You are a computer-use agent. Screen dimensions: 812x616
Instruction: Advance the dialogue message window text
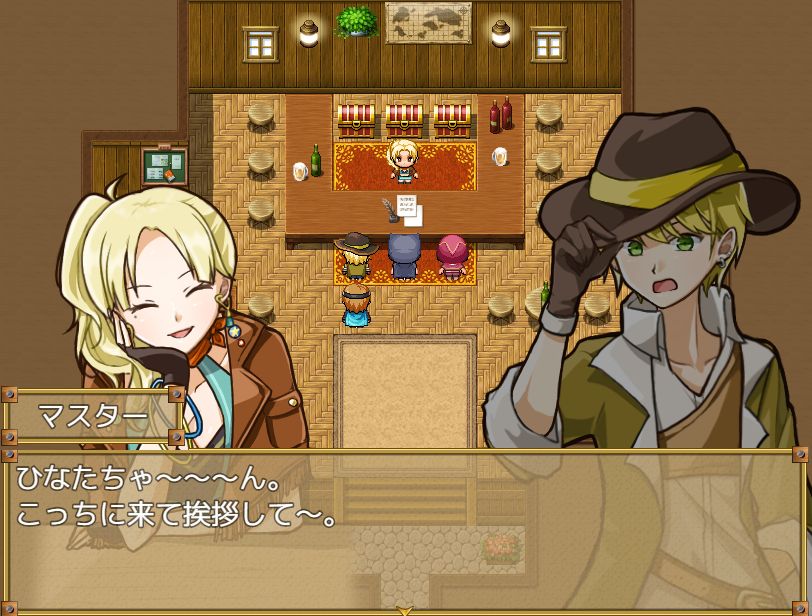(405, 530)
